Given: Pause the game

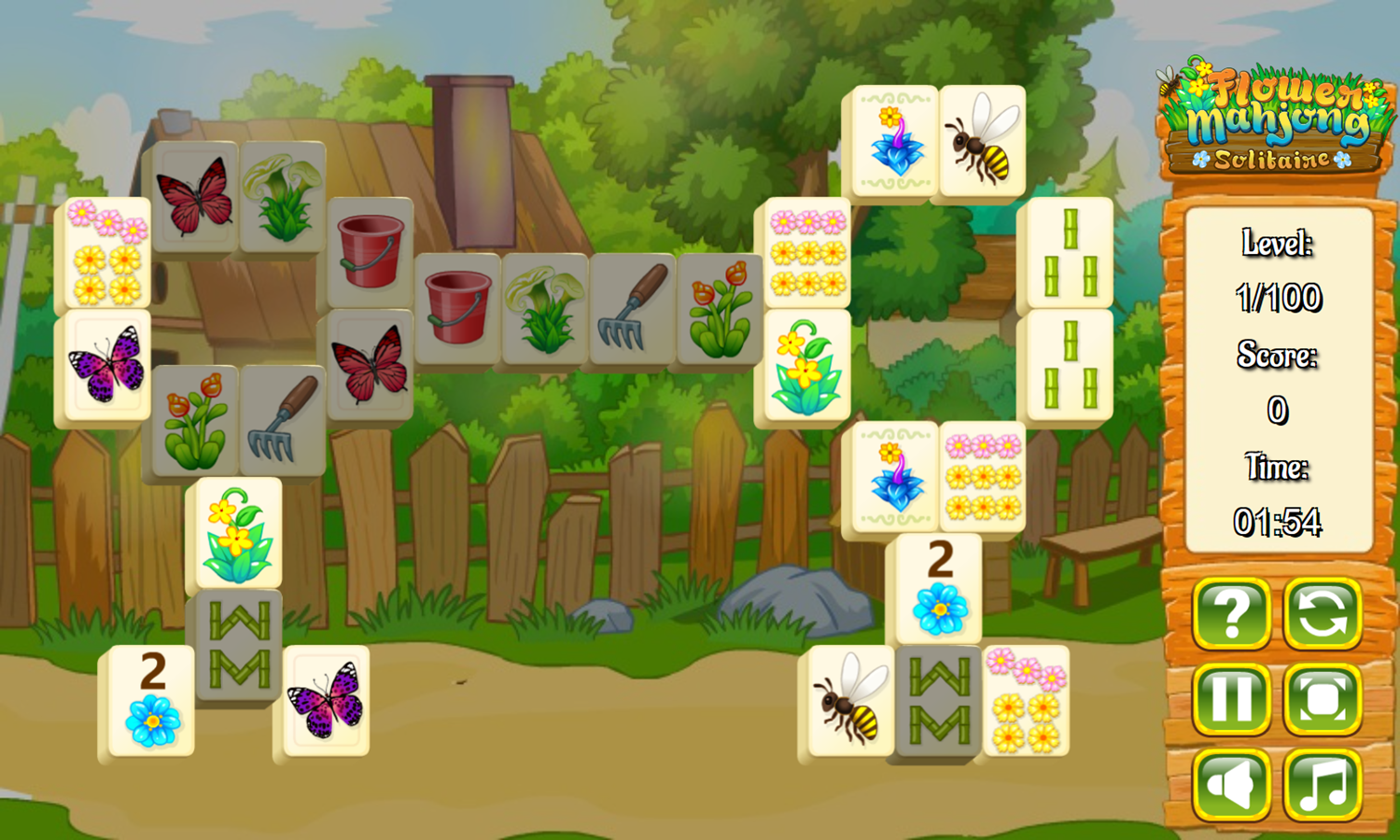Looking at the screenshot, I should click(x=1230, y=702).
